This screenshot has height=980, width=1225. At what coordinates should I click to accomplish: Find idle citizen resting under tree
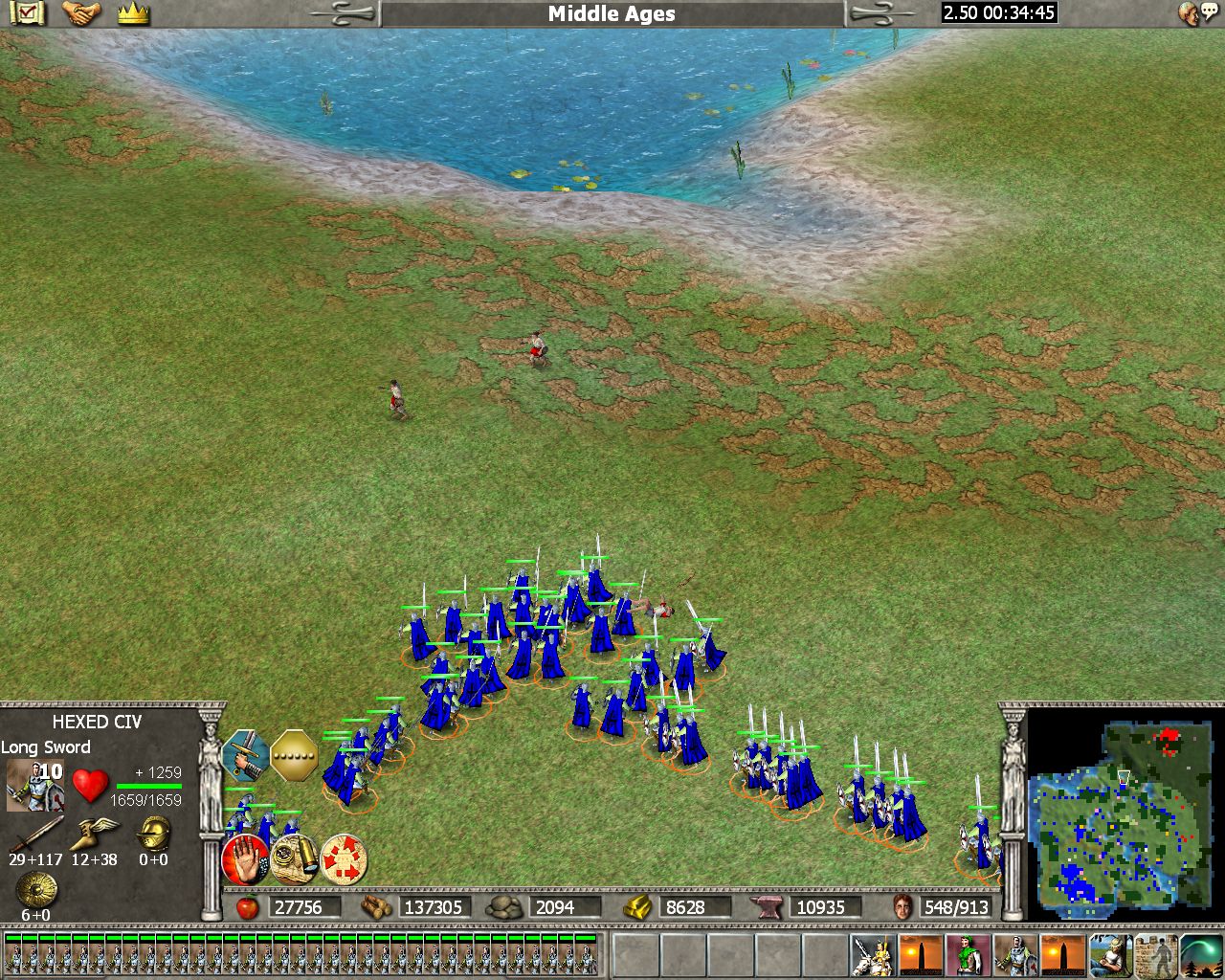click(1110, 955)
